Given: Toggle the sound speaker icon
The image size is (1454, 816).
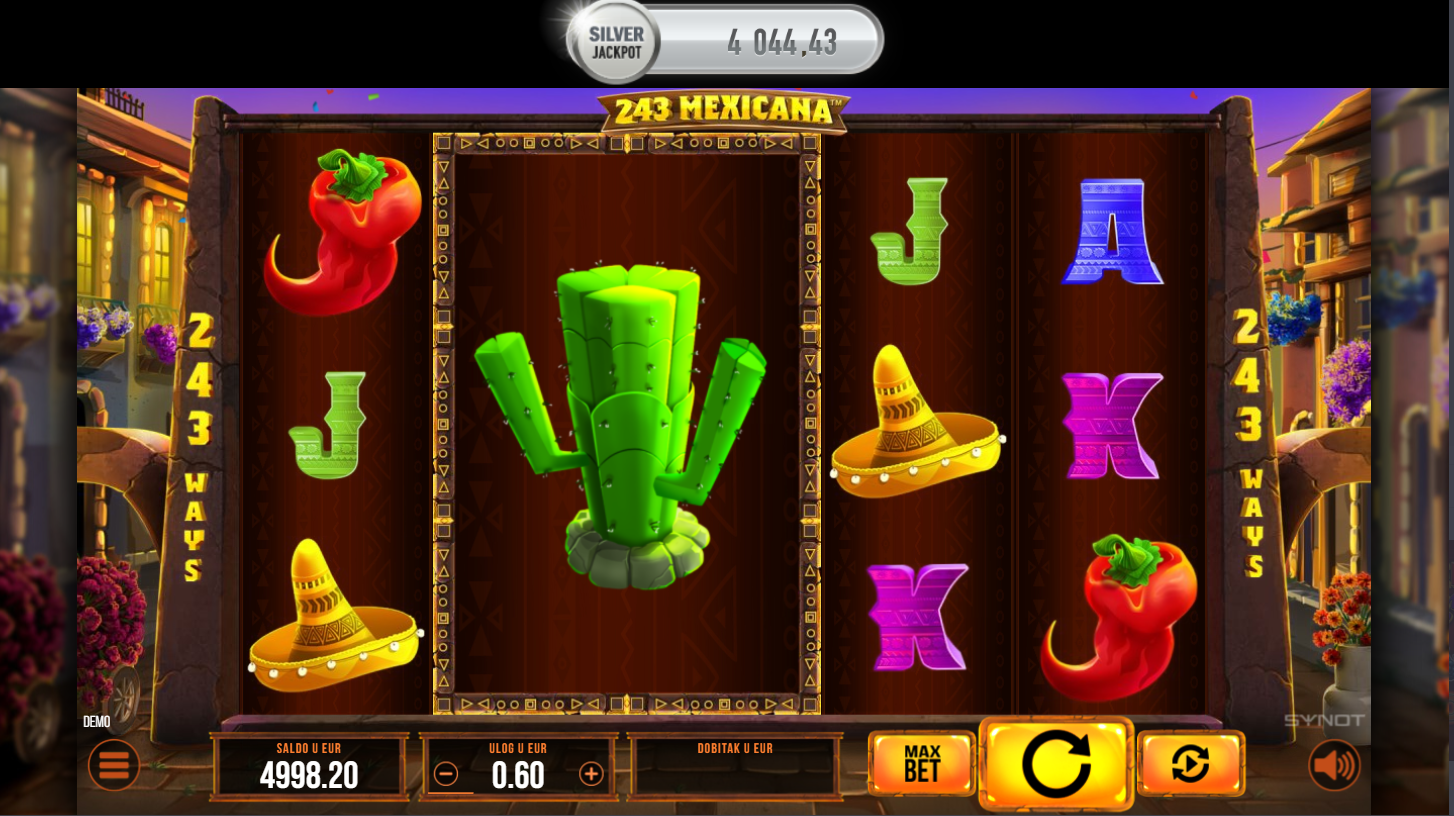Looking at the screenshot, I should click(1334, 765).
